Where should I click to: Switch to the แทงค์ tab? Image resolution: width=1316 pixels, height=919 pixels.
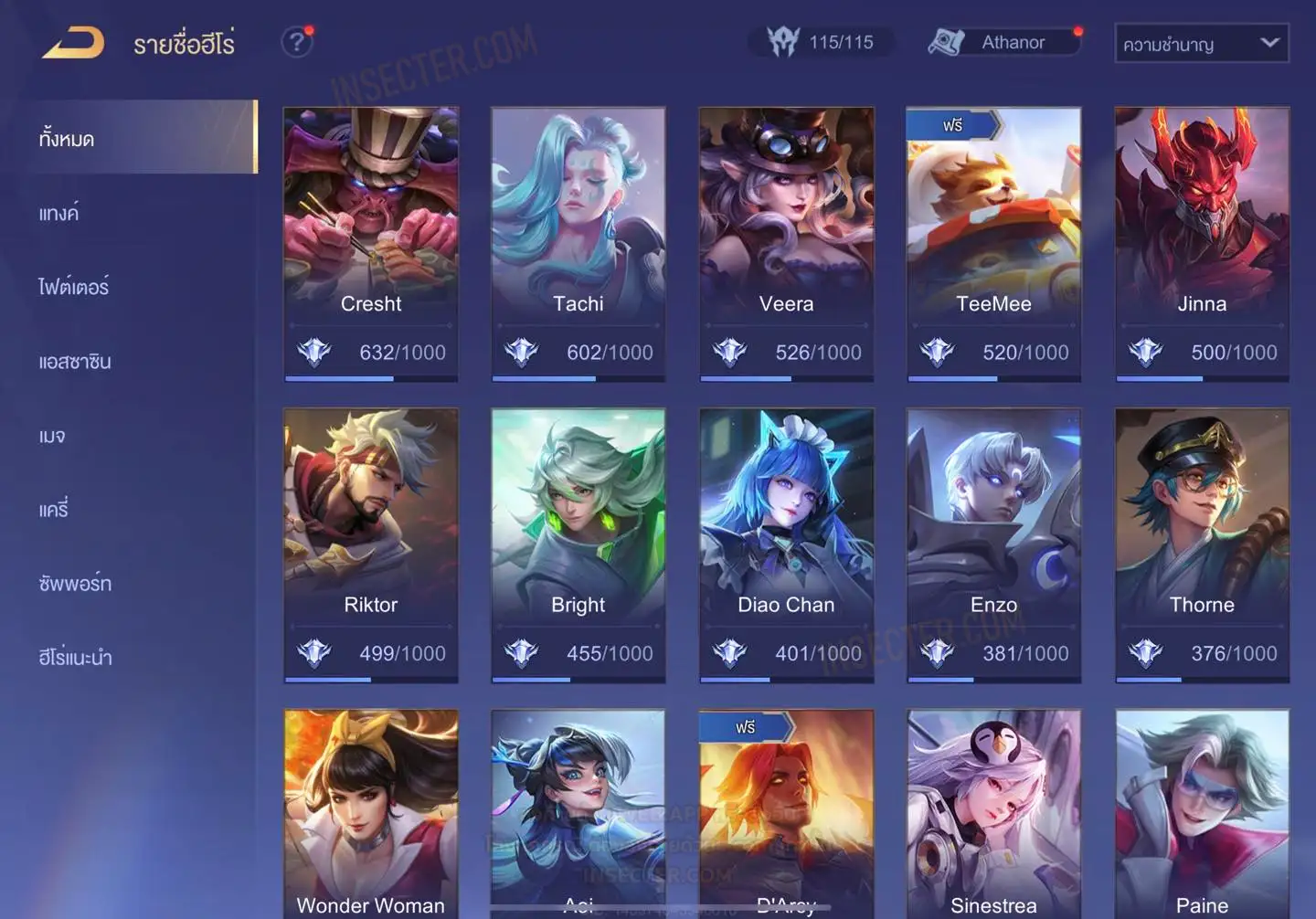click(x=60, y=213)
